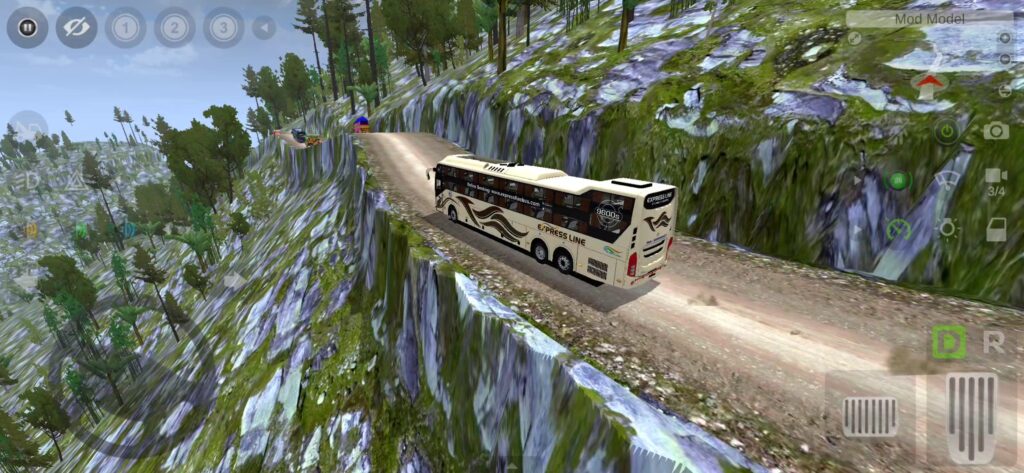Activate the windshield wipers

pos(945,180)
